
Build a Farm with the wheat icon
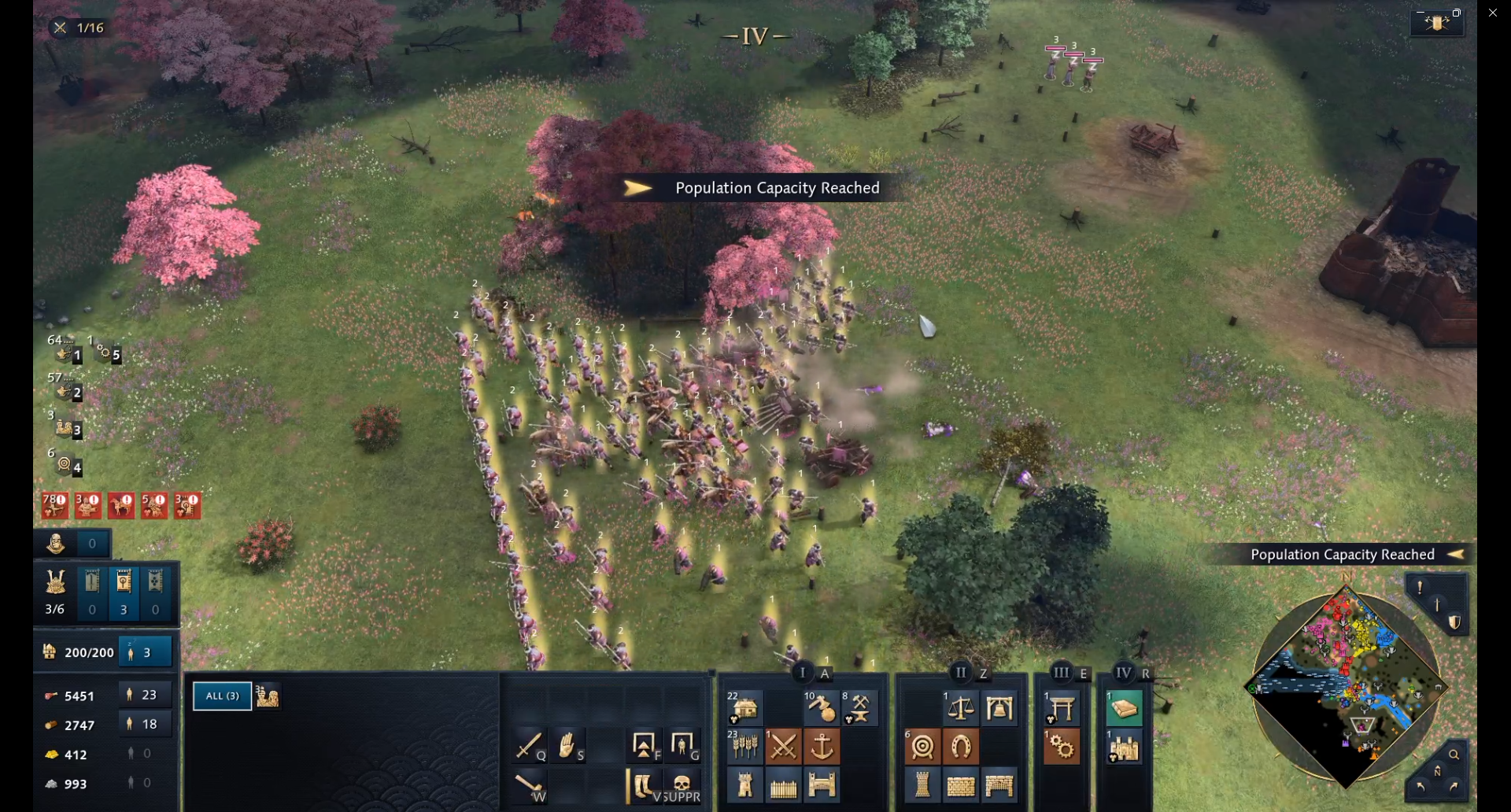pyautogui.click(x=744, y=746)
